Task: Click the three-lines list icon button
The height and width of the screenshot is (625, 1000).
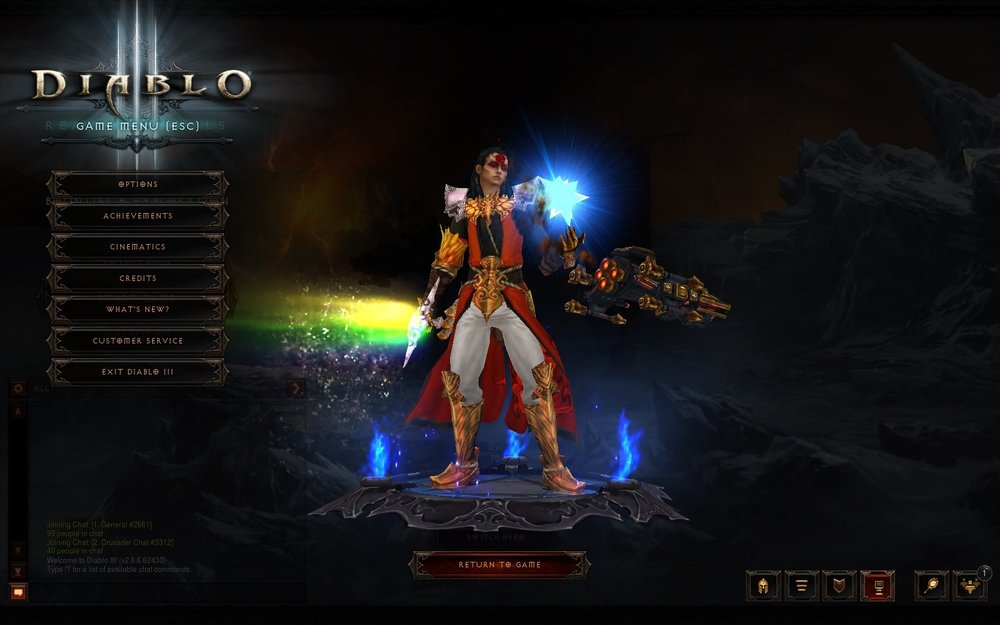Action: [801, 586]
